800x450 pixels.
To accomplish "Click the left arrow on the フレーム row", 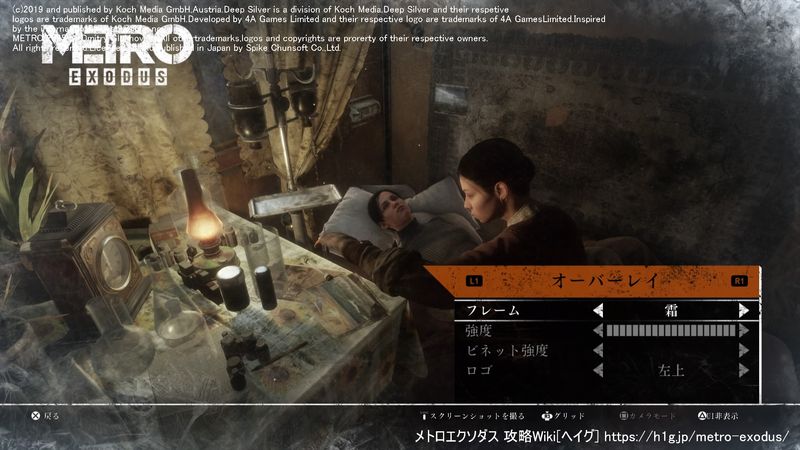I will click(x=598, y=310).
